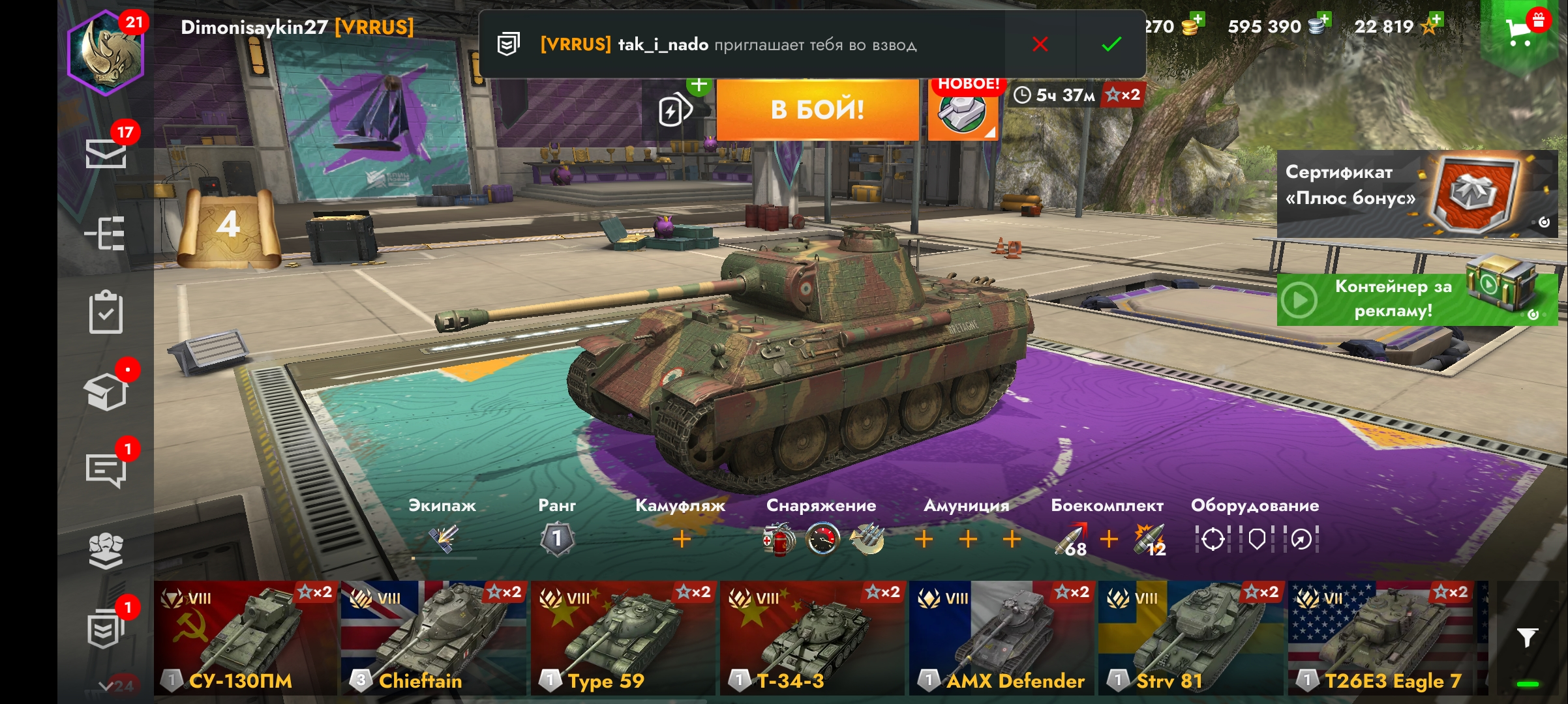Image resolution: width=1568 pixels, height=704 pixels.
Task: Open the tank carousel filter funnel
Action: tap(1527, 638)
